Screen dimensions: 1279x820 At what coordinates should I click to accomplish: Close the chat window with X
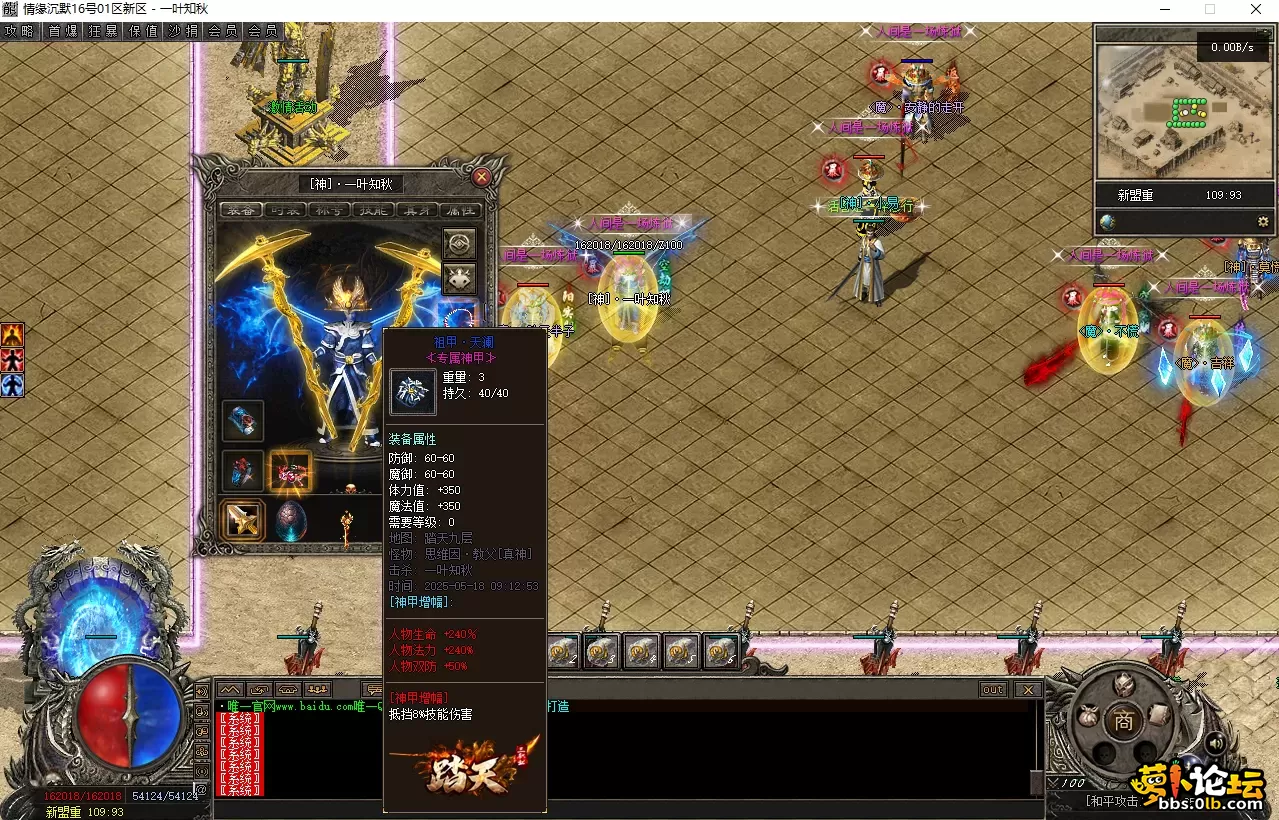click(x=1027, y=689)
